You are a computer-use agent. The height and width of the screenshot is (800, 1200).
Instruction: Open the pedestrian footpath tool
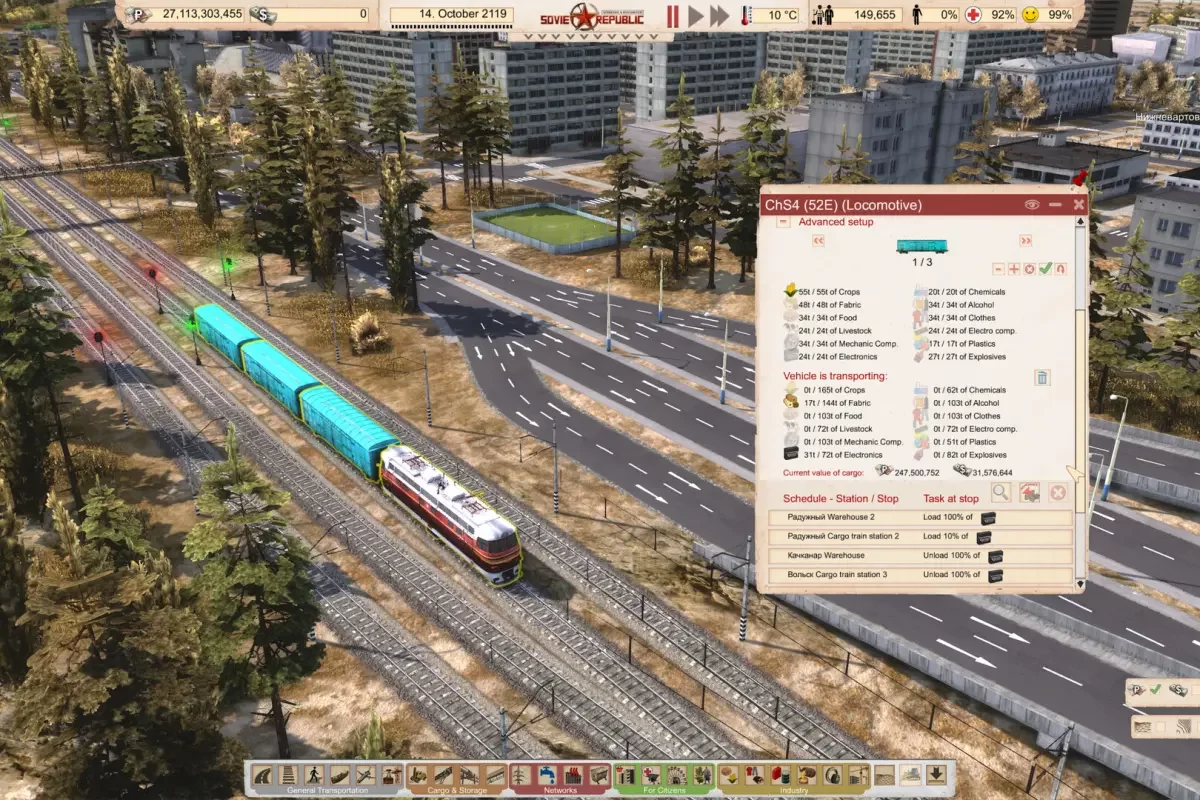[313, 775]
